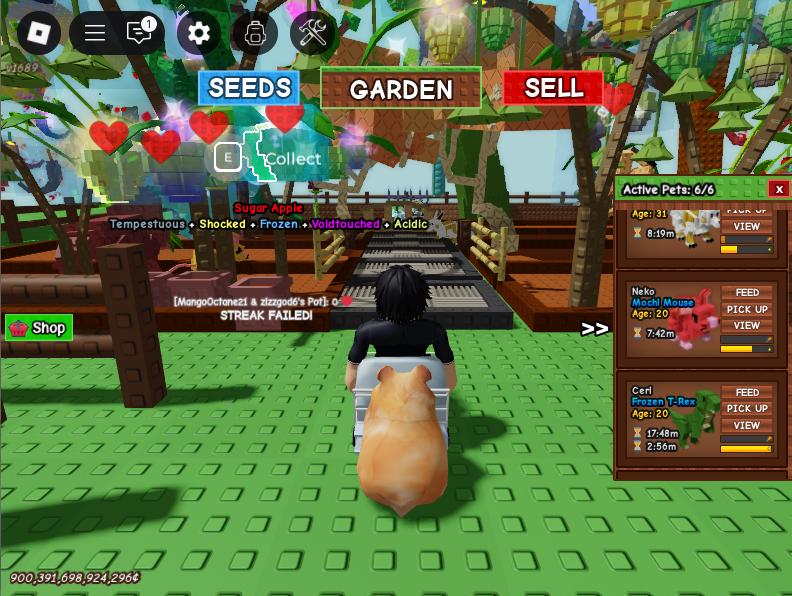The image size is (792, 596).
Task: Go to the SEEDS shop
Action: [x=249, y=88]
